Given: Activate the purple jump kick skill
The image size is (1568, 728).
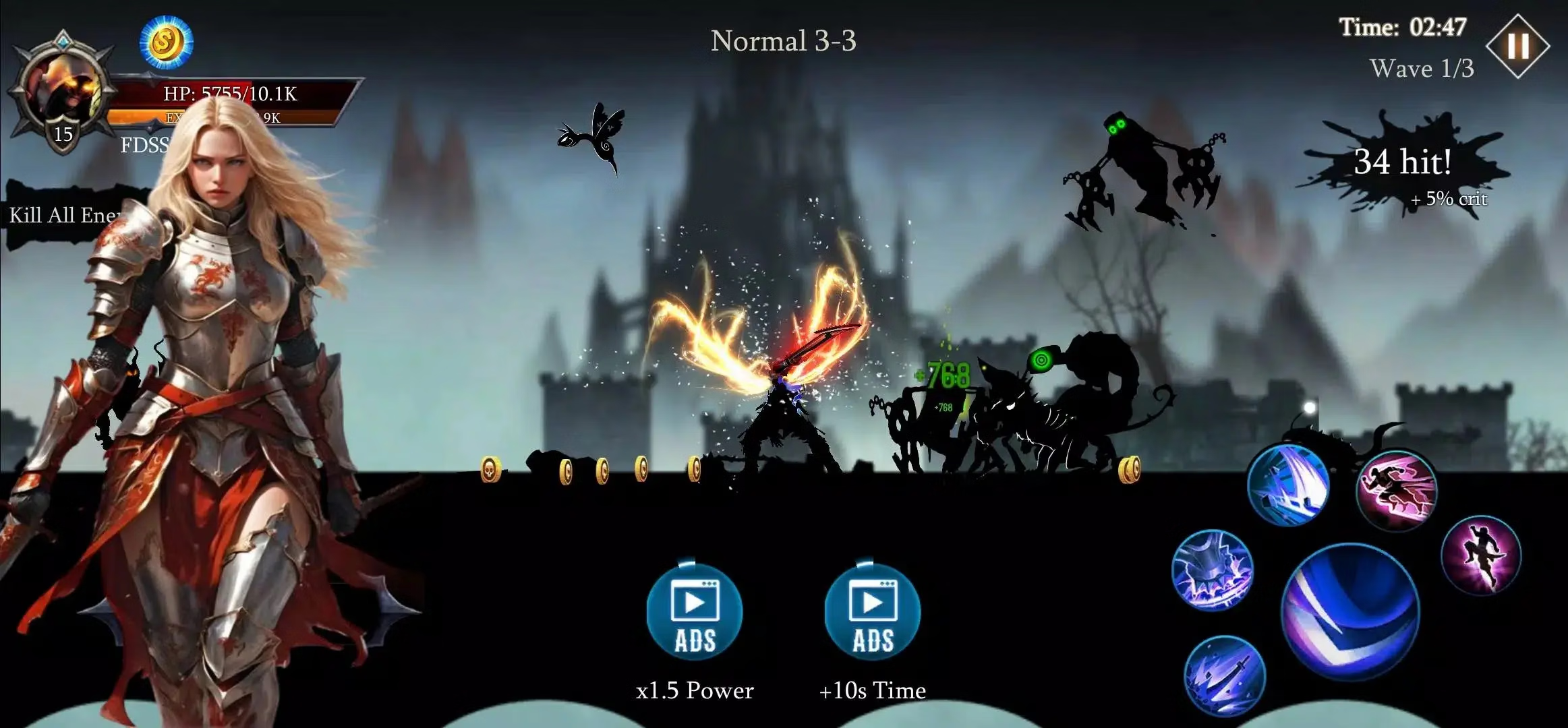Looking at the screenshot, I should [1481, 555].
